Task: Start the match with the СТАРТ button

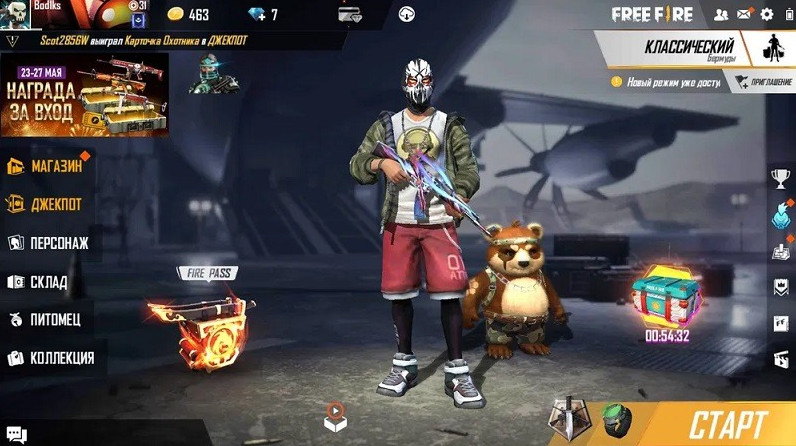Action: pos(727,421)
